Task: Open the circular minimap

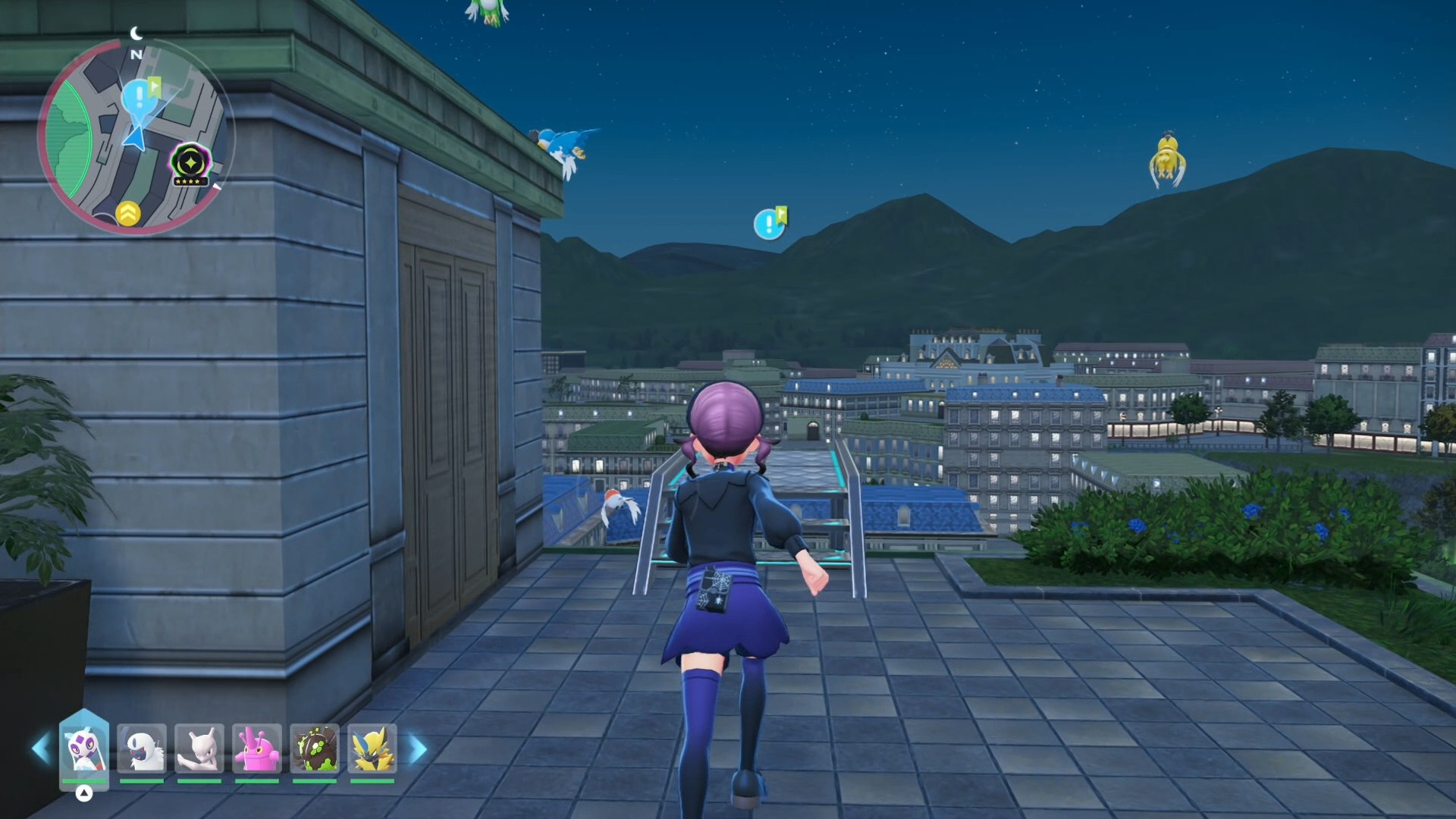Action: pos(135,136)
